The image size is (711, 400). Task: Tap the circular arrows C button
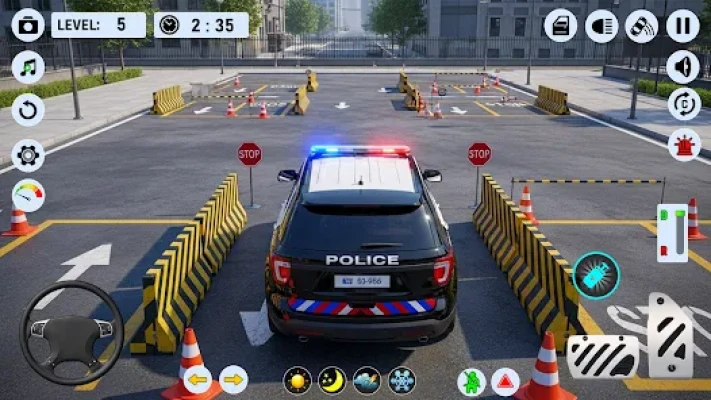[x=683, y=104]
